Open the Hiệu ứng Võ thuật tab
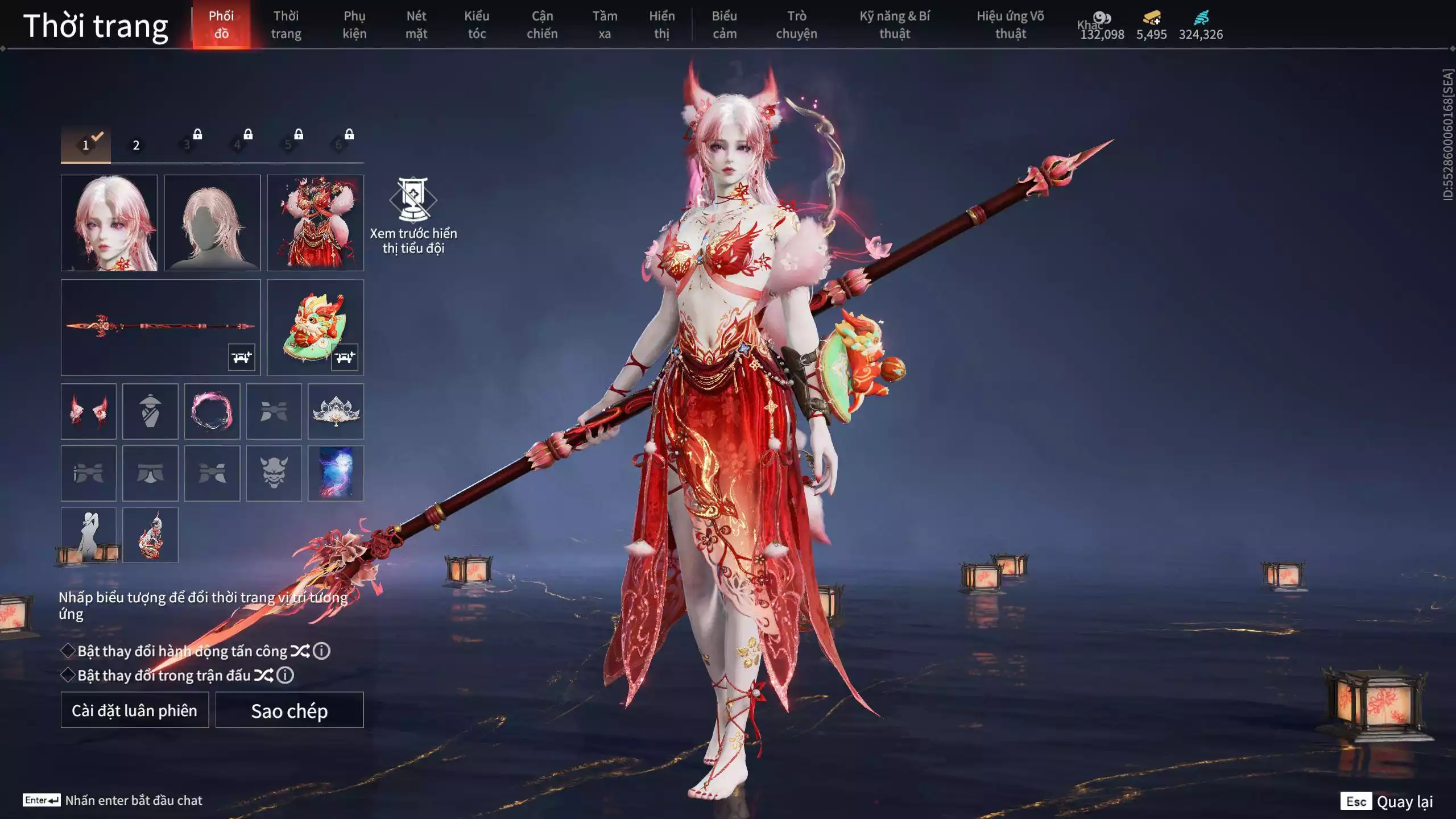This screenshot has height=819, width=1456. (x=1010, y=25)
